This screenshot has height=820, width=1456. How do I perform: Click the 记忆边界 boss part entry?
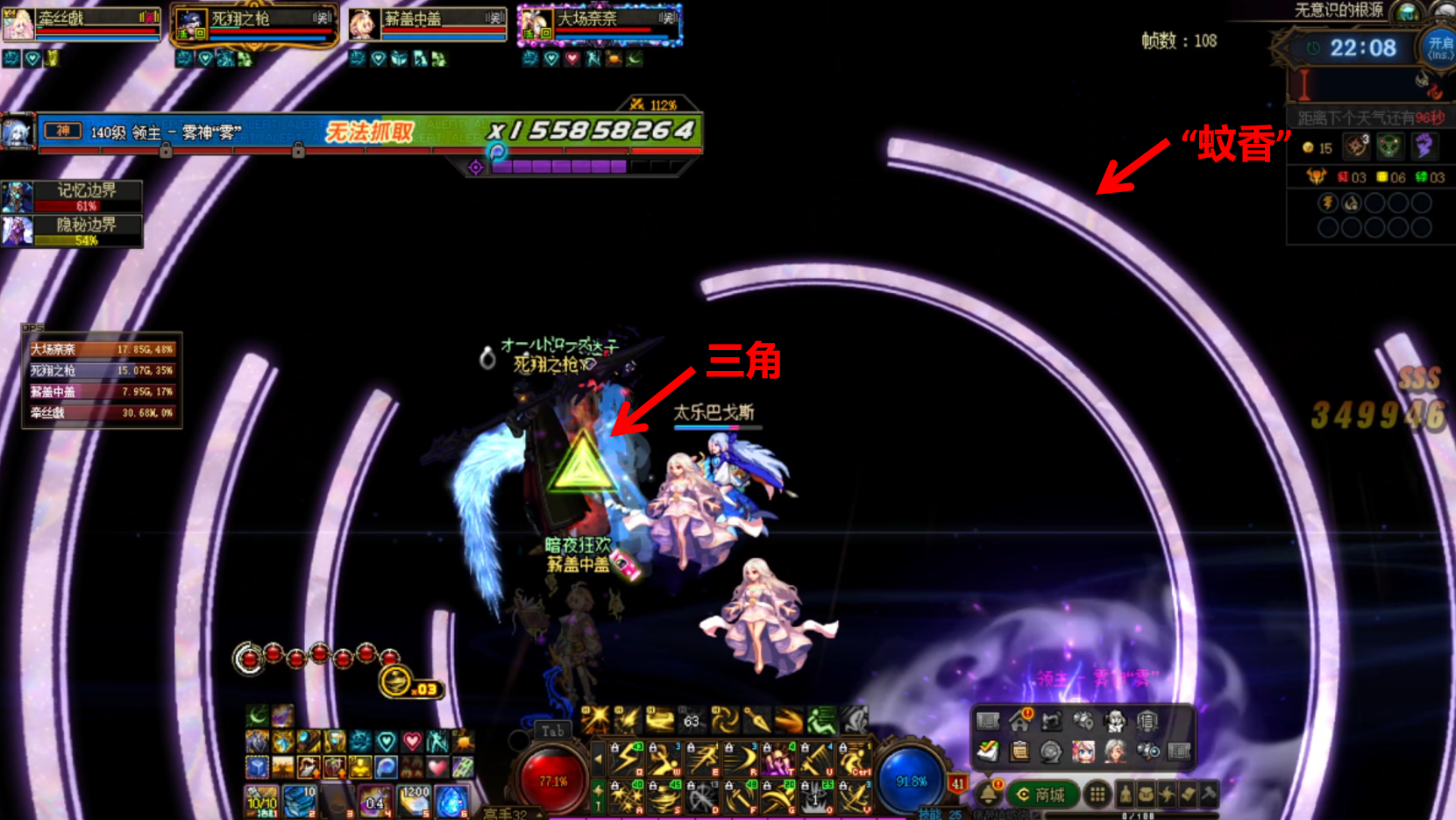tap(73, 196)
